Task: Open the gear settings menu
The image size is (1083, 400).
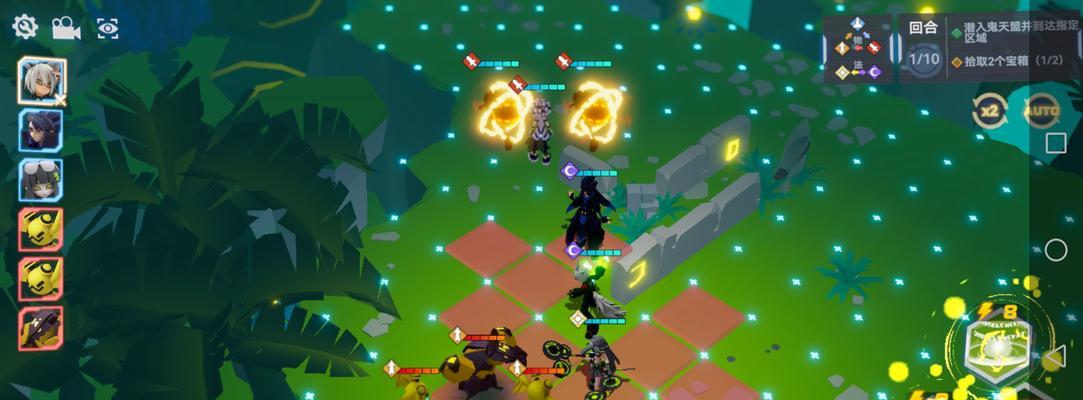Action: point(24,27)
